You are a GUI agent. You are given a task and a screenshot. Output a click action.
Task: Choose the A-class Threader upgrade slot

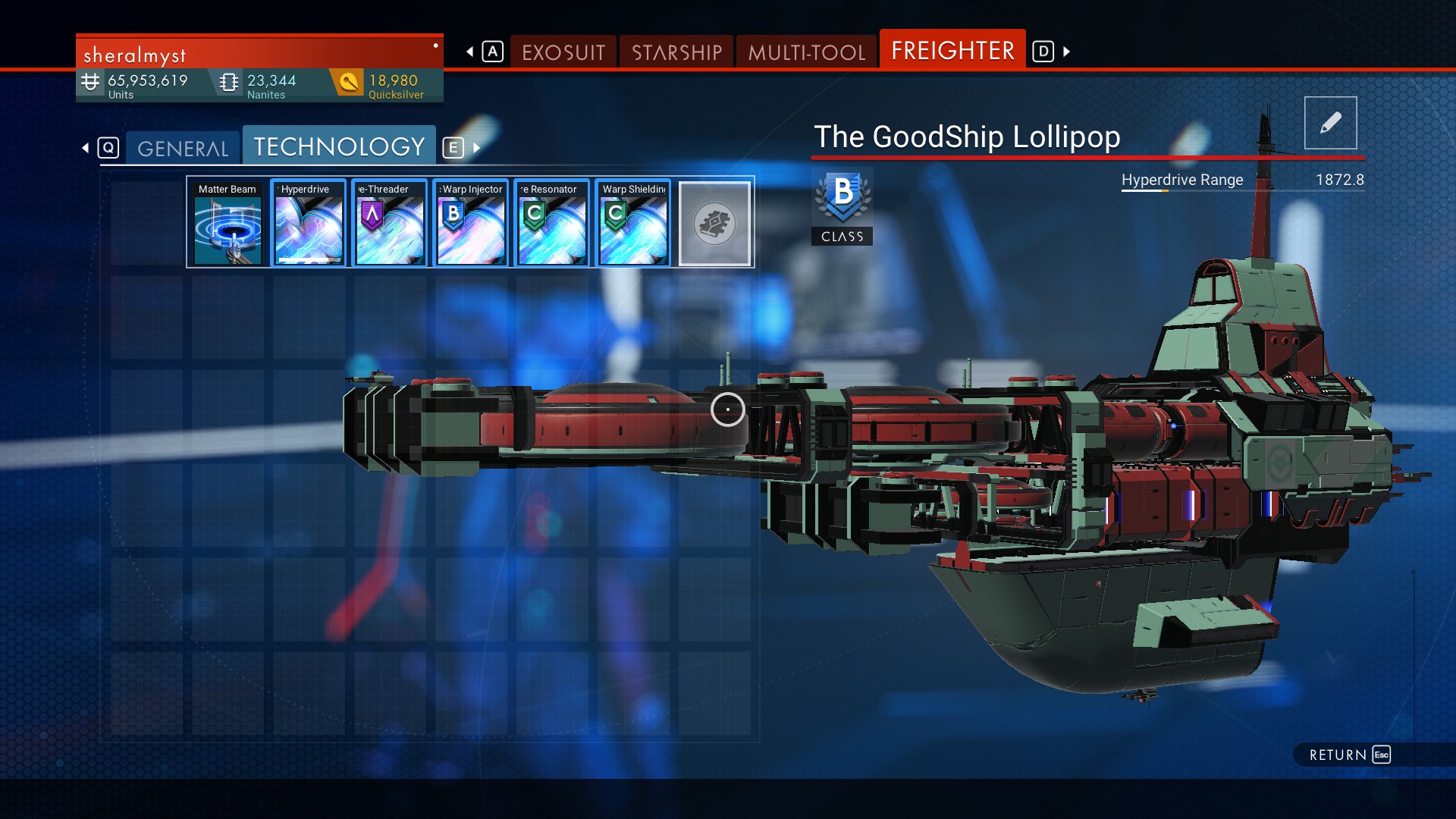(390, 224)
